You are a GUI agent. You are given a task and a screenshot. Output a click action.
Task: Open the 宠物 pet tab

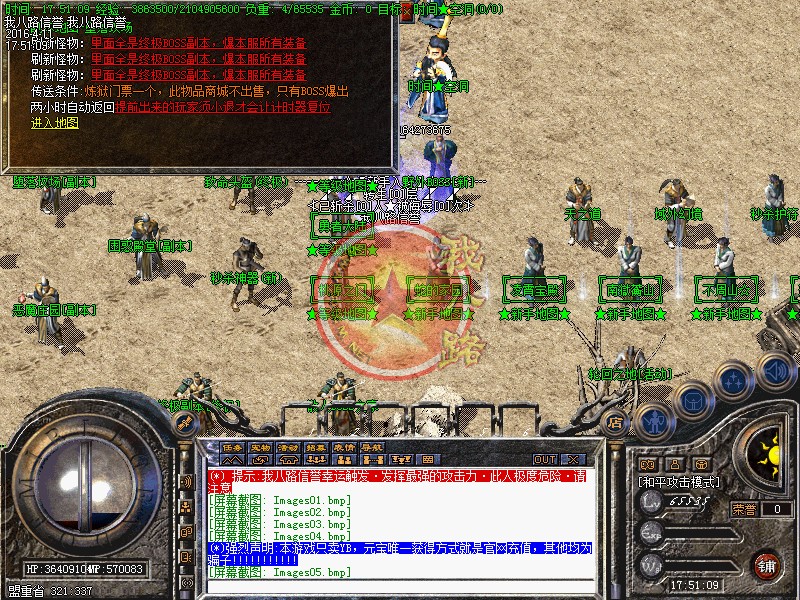pyautogui.click(x=261, y=447)
